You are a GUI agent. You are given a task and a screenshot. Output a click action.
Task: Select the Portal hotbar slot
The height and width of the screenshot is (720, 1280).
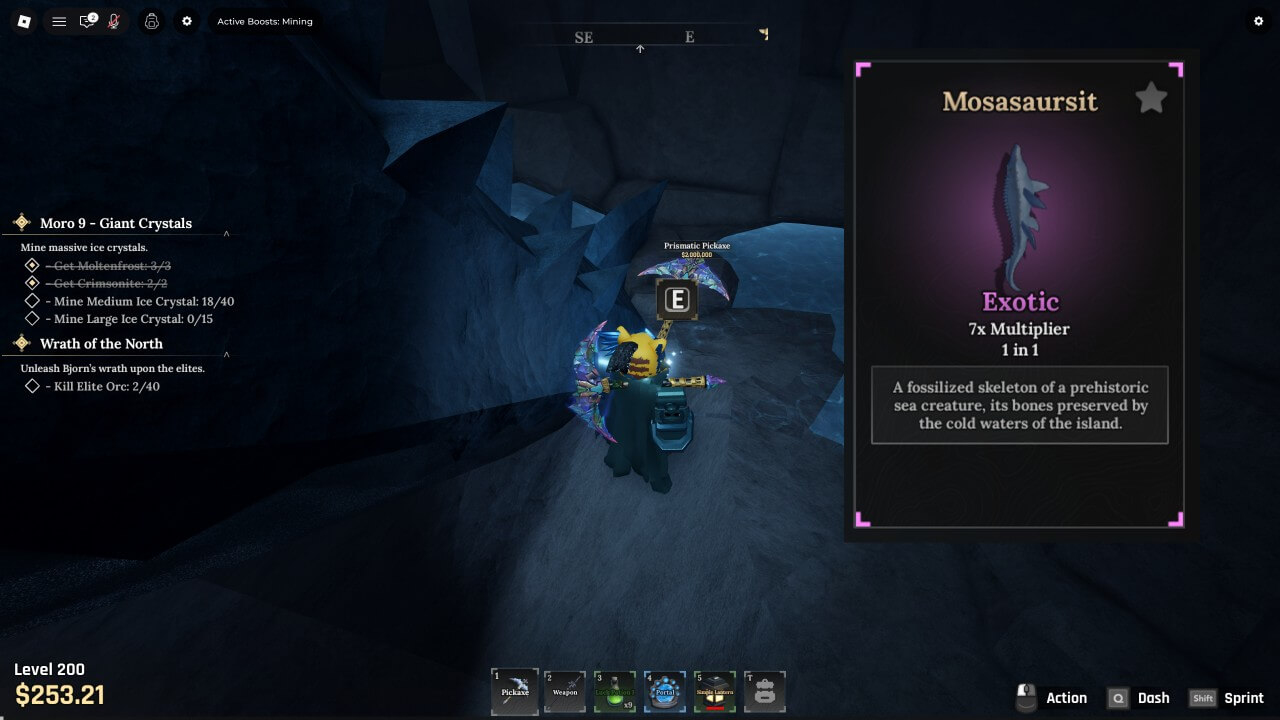pos(665,692)
